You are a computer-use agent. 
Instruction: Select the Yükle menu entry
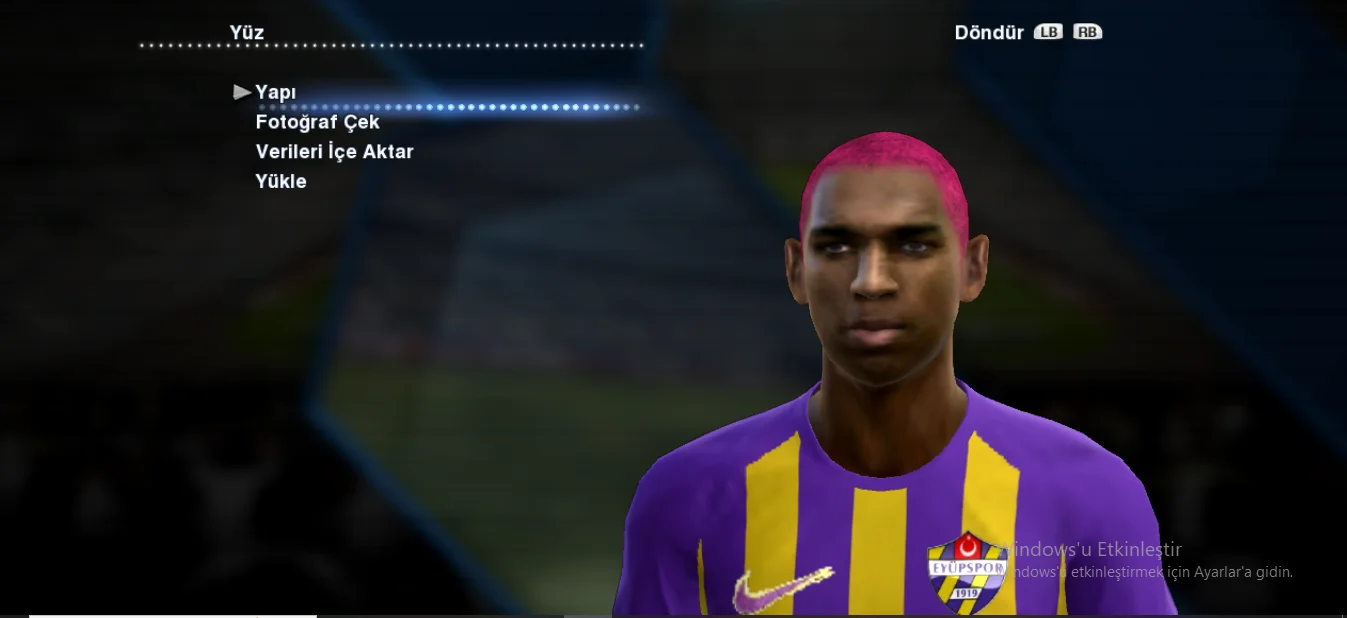pyautogui.click(x=281, y=182)
